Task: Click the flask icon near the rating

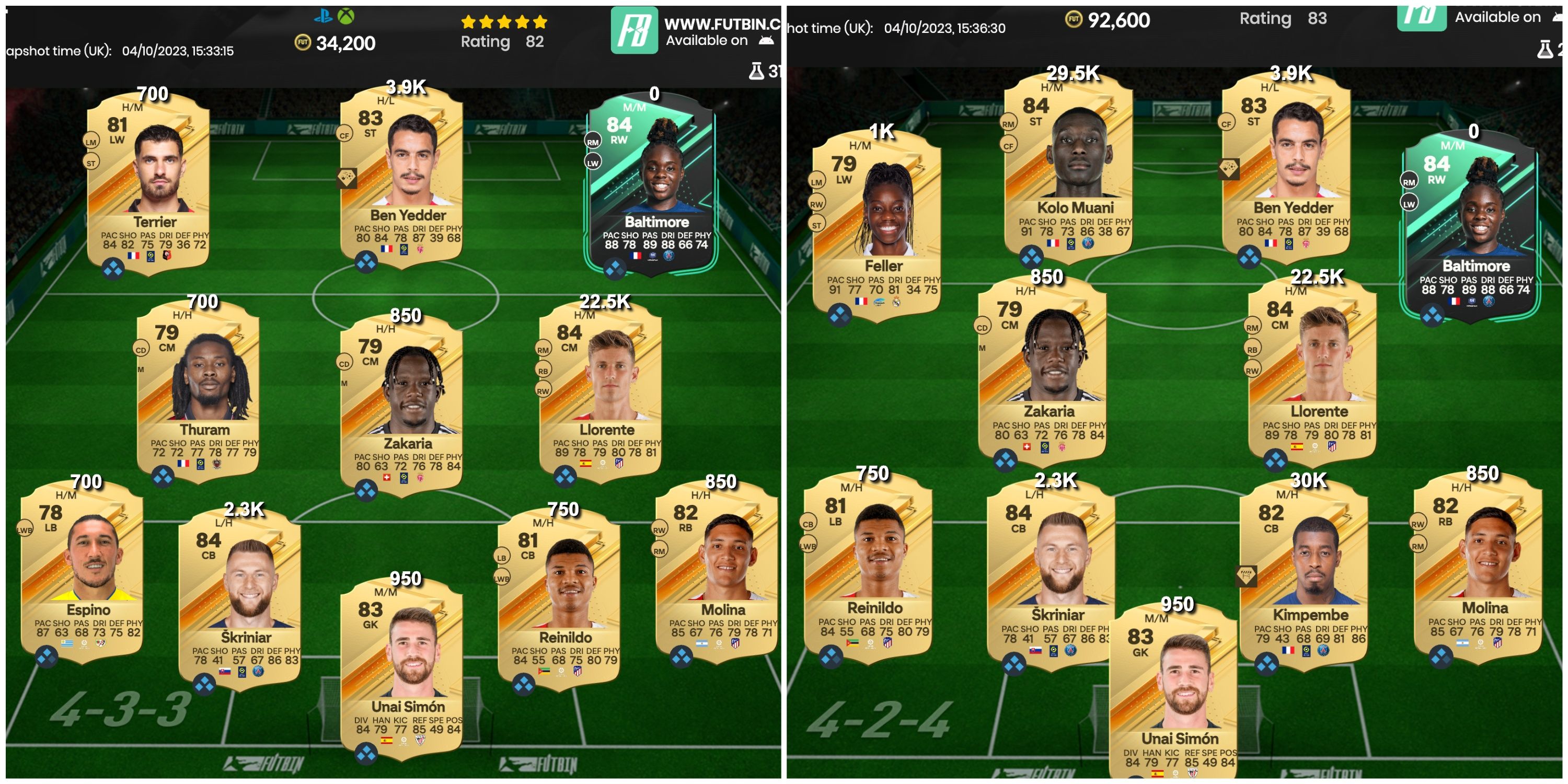Action: point(756,71)
